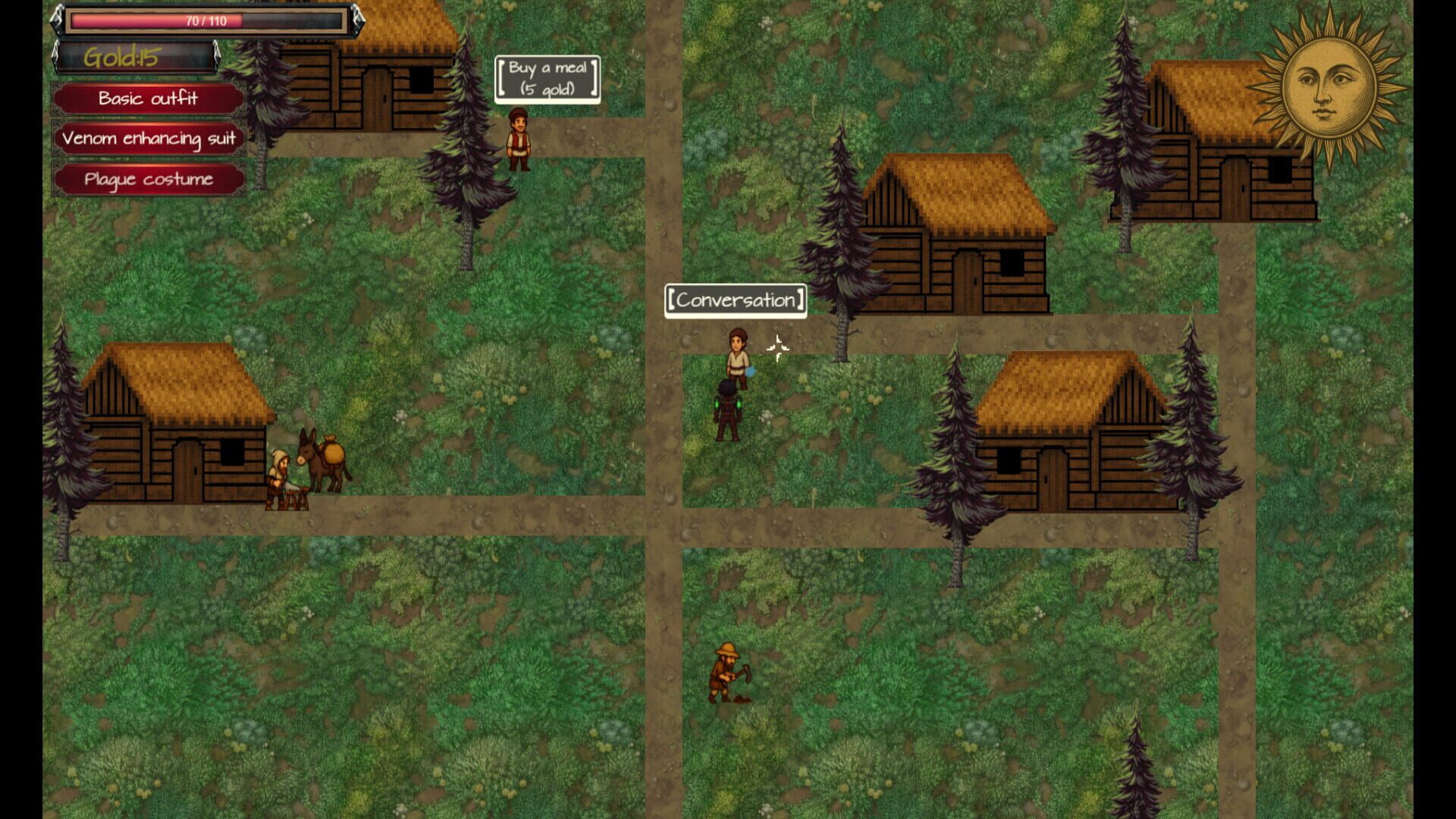Click the cursor crosshair marker on the path
Screen dimensions: 1456x819
pos(778,347)
